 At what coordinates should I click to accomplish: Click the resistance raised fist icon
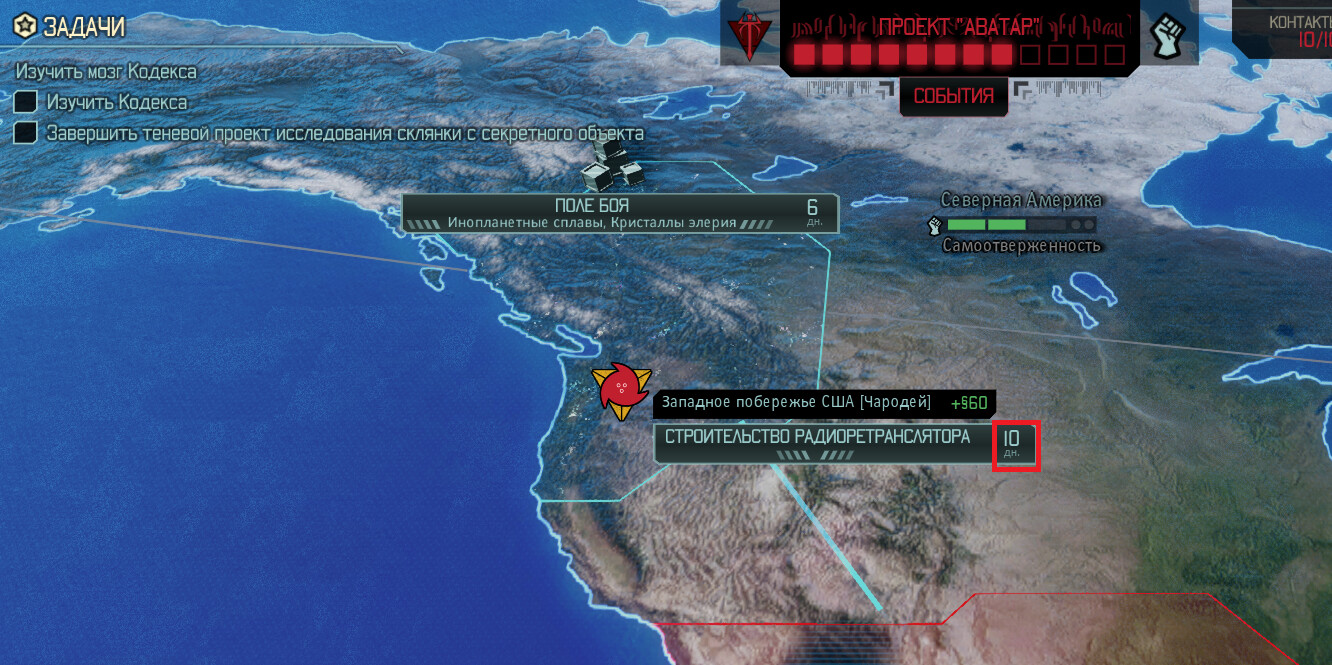coord(1168,37)
